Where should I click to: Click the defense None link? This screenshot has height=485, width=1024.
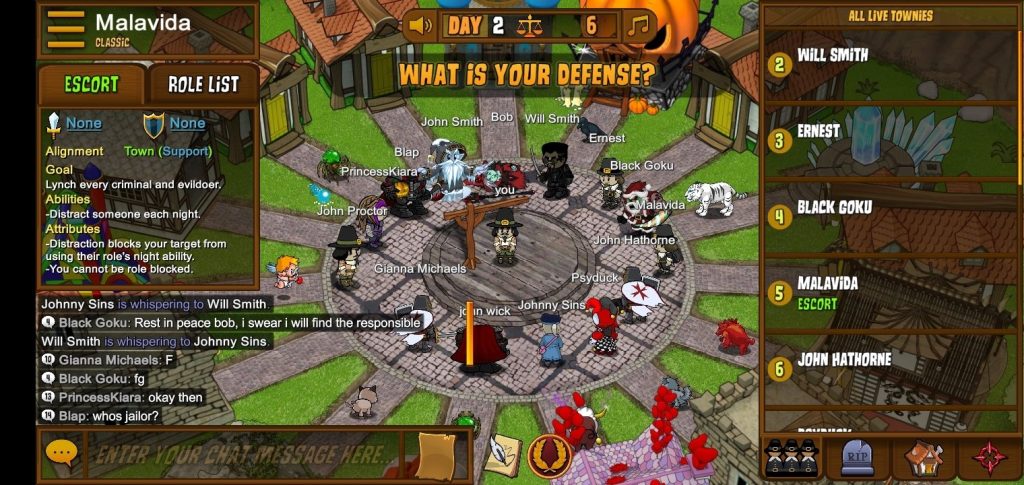[x=187, y=124]
